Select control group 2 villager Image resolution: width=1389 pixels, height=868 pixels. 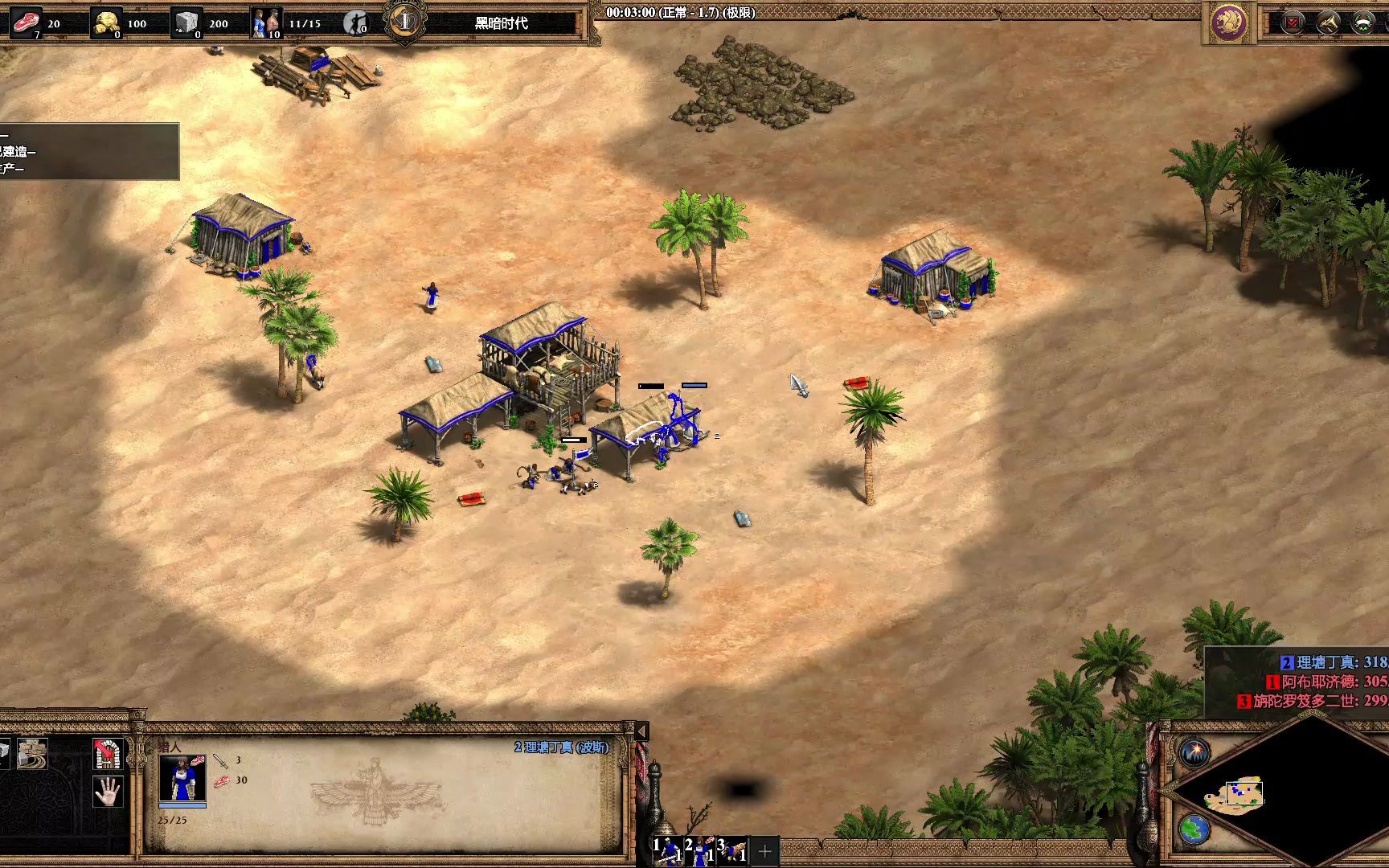click(x=699, y=850)
